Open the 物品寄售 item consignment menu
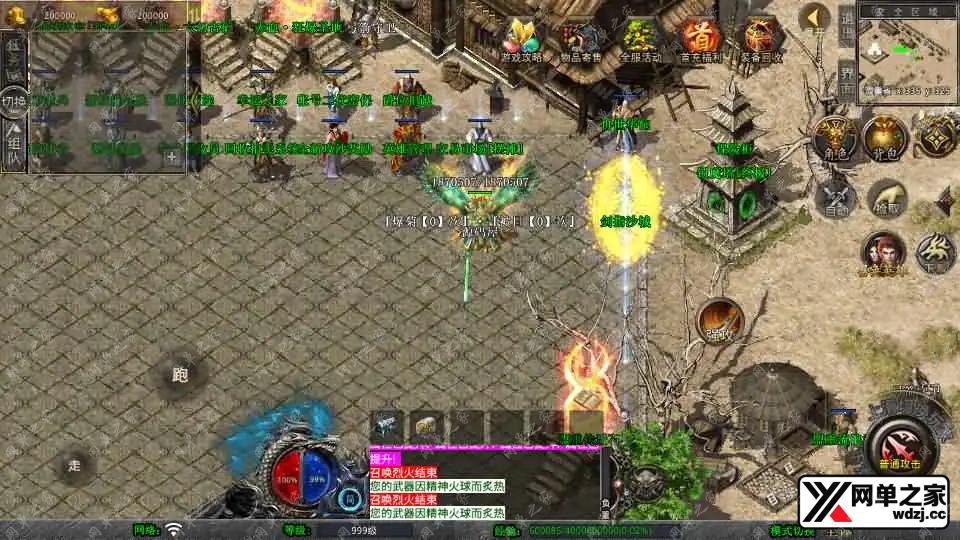 [x=582, y=39]
